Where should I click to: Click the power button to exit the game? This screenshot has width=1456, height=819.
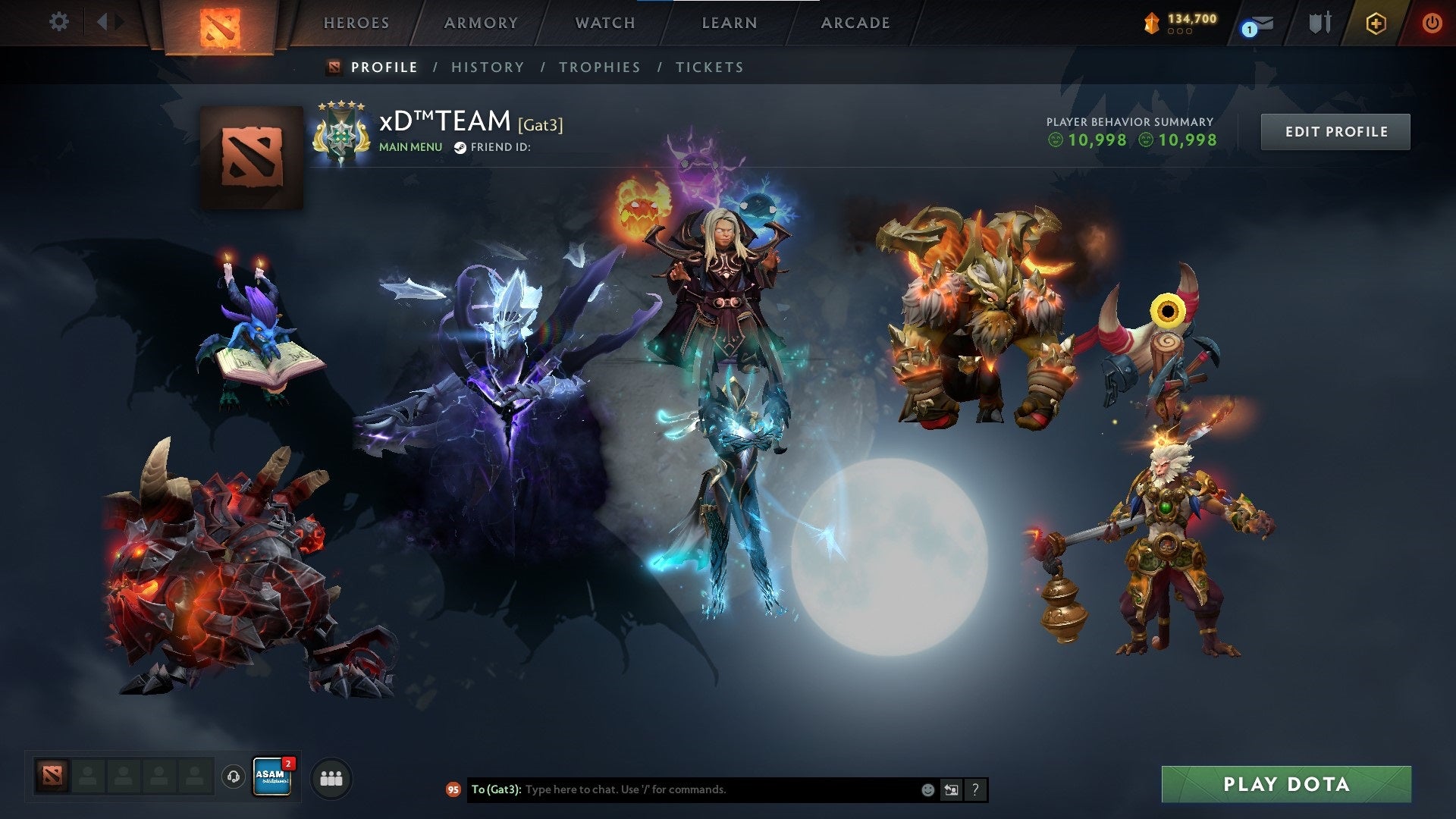pos(1432,23)
